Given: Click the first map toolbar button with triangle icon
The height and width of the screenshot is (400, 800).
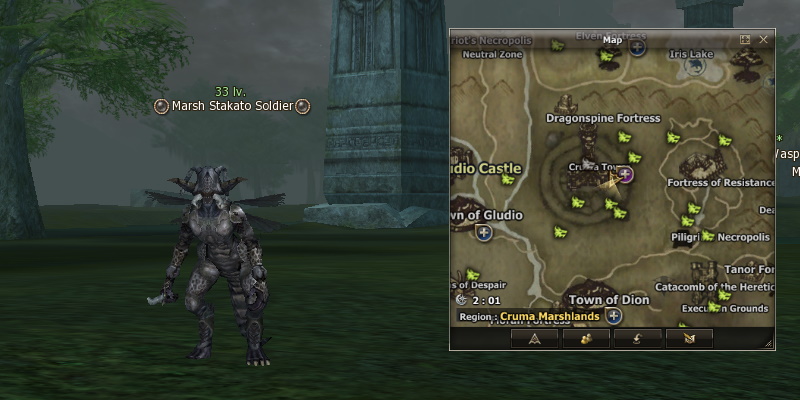Looking at the screenshot, I should pyautogui.click(x=535, y=338).
